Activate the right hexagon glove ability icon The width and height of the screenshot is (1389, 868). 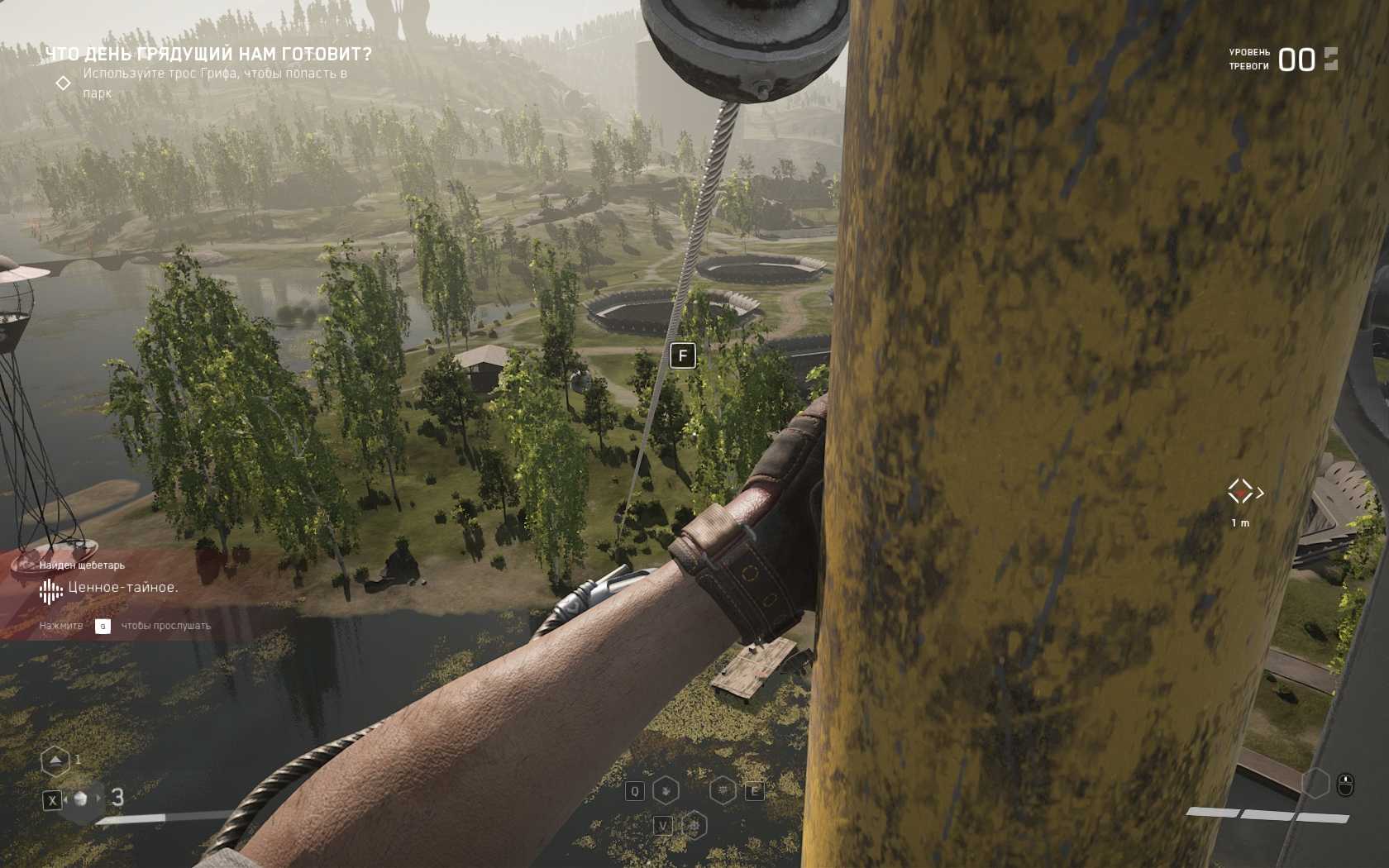point(723,791)
